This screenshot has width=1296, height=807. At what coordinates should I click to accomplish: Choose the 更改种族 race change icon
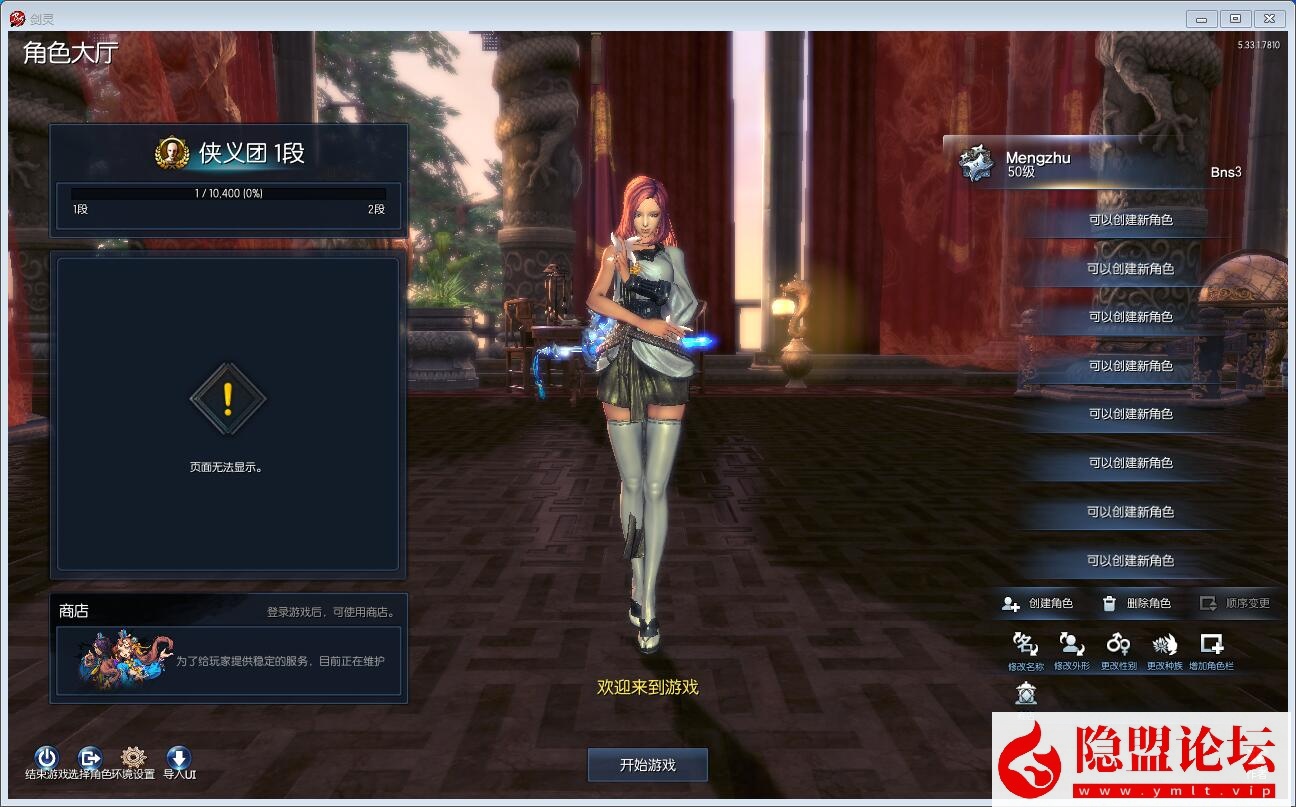[1164, 645]
